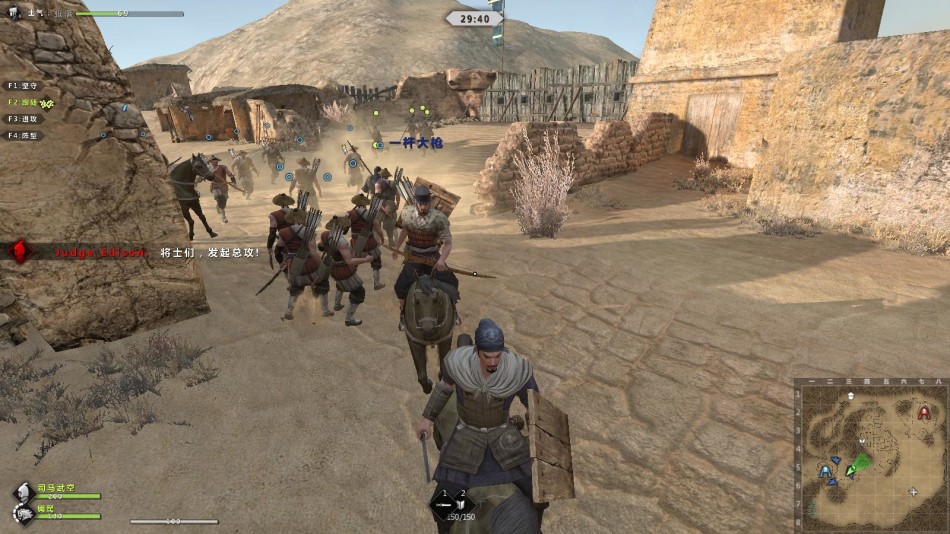Image resolution: width=950 pixels, height=534 pixels.
Task: Select weapon slot 1 sword icon
Action: pos(445,504)
